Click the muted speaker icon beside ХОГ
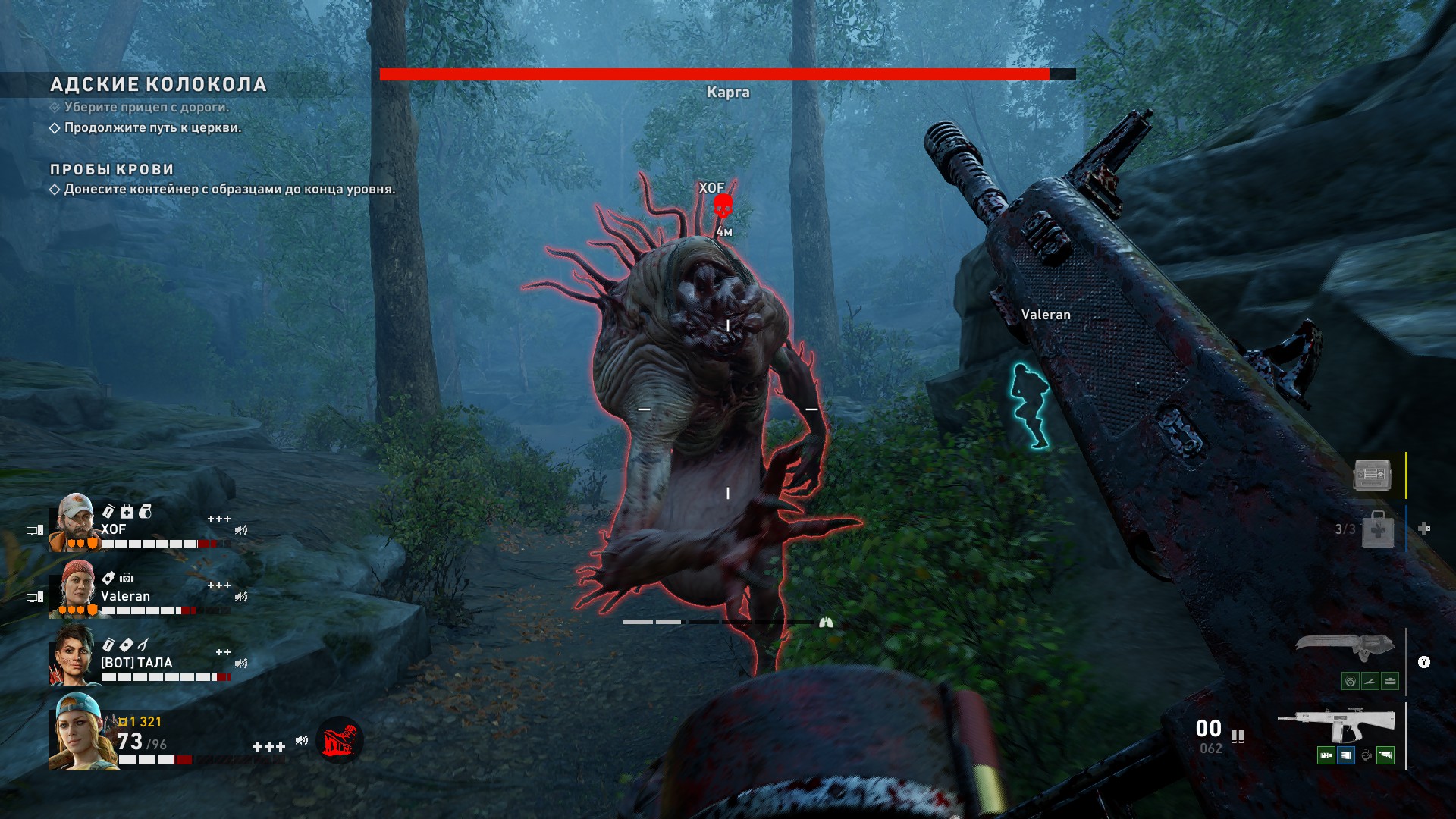Screen dimensions: 1456x819 [241, 530]
